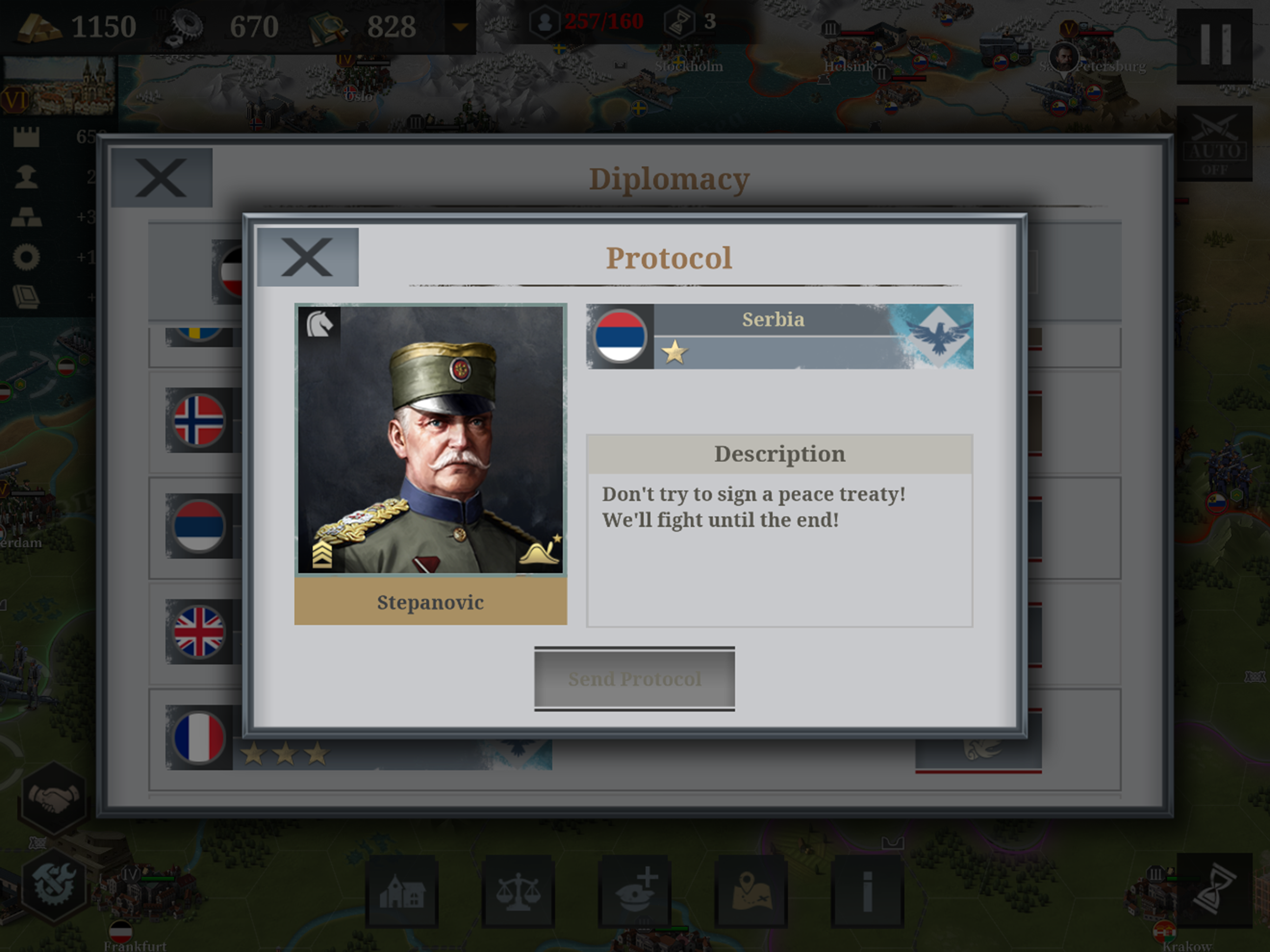Select the Serbia flag in the list
This screenshot has width=1270, height=952.
point(198,526)
